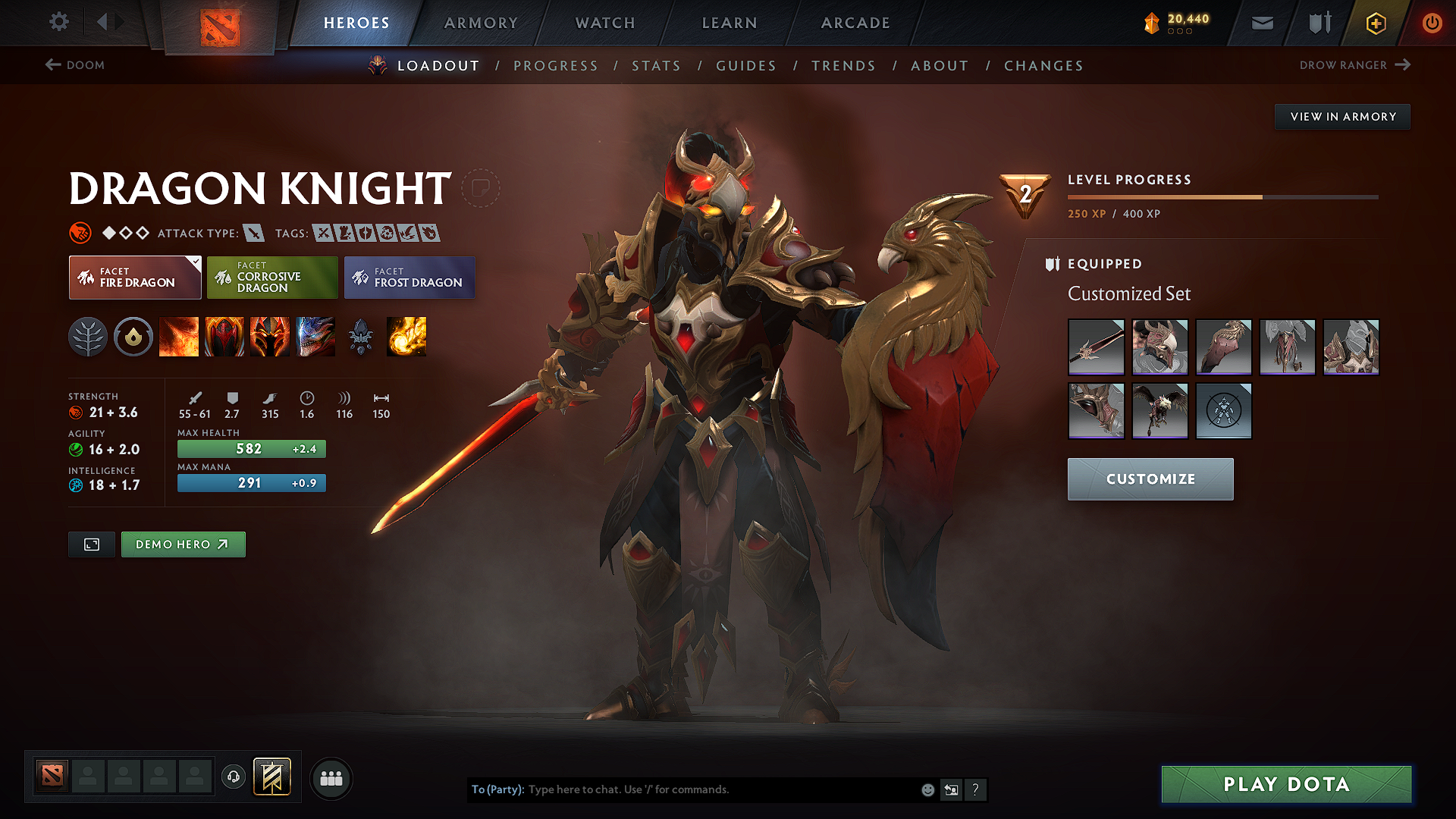Toggle the full-screen hero preview button
The width and height of the screenshot is (1456, 819).
[91, 544]
